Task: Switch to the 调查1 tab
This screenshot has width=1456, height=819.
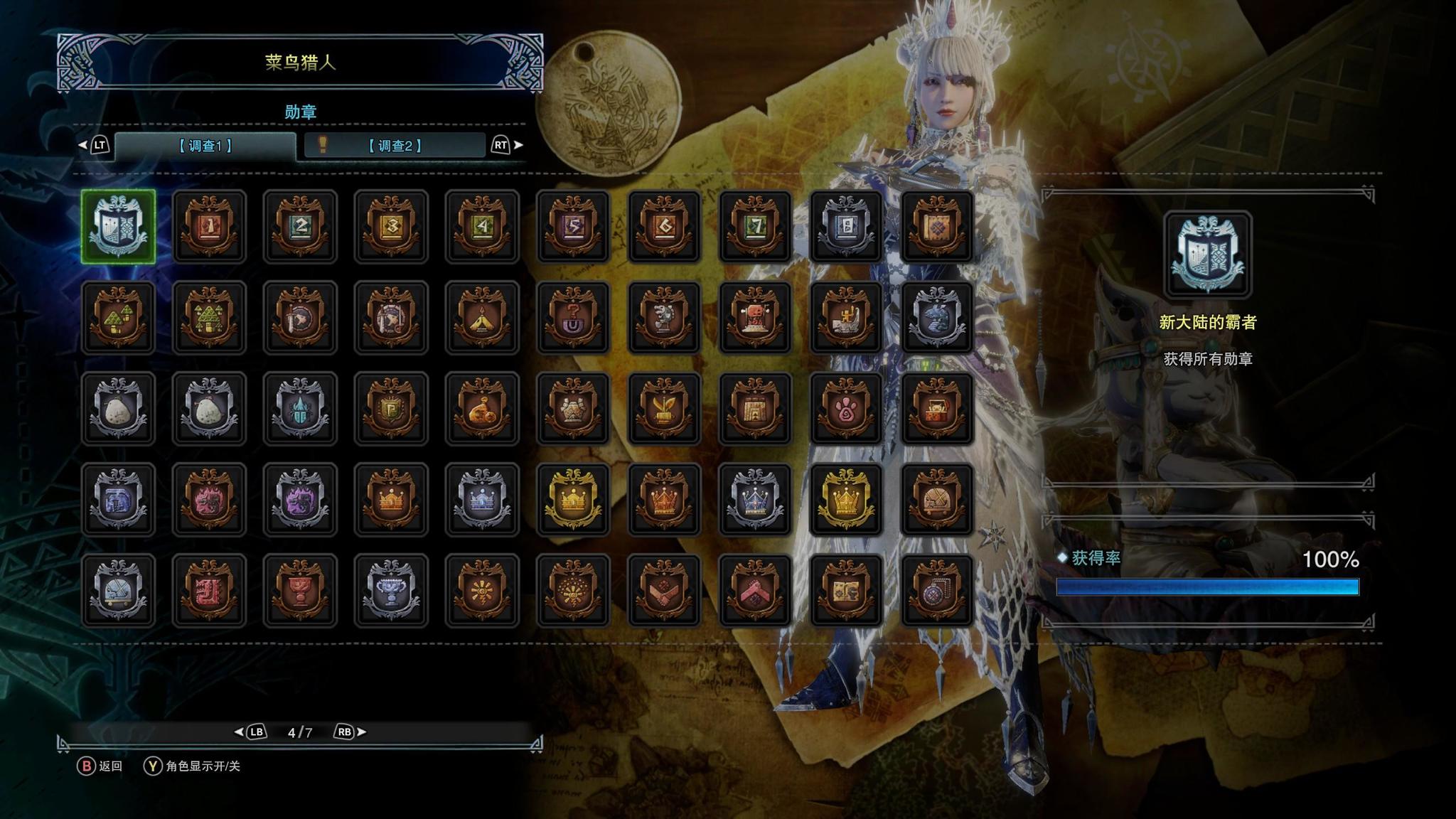Action: (x=205, y=146)
